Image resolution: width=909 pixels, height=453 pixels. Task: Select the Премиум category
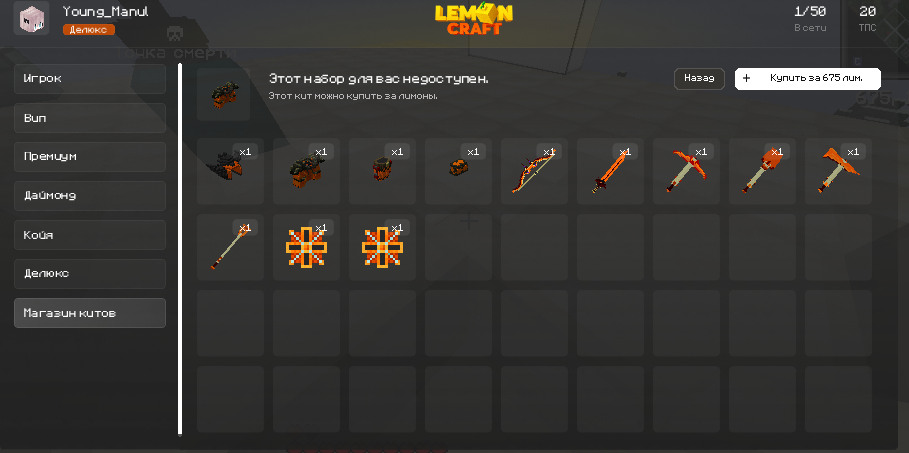[x=90, y=157]
